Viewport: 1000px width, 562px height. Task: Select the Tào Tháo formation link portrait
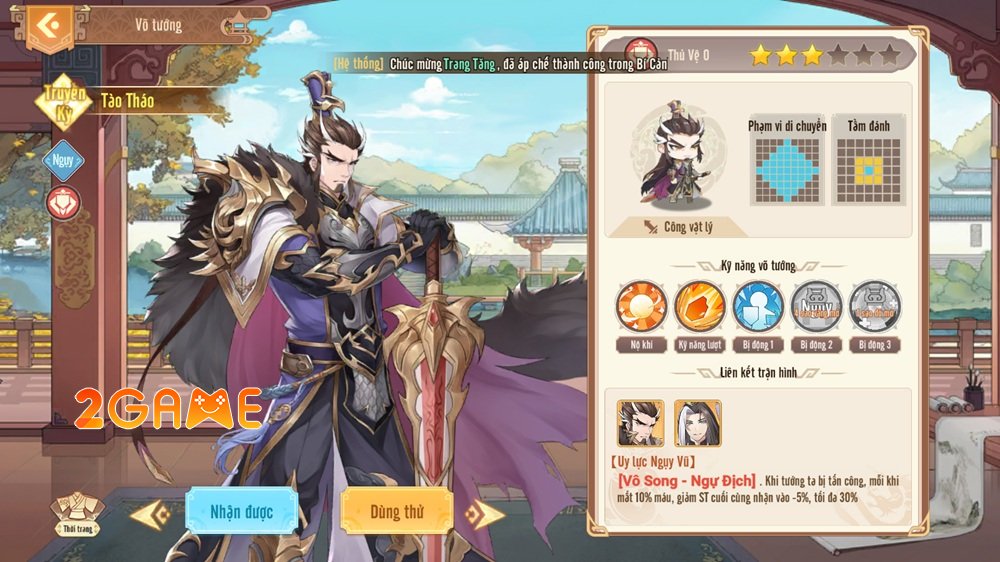click(x=641, y=423)
